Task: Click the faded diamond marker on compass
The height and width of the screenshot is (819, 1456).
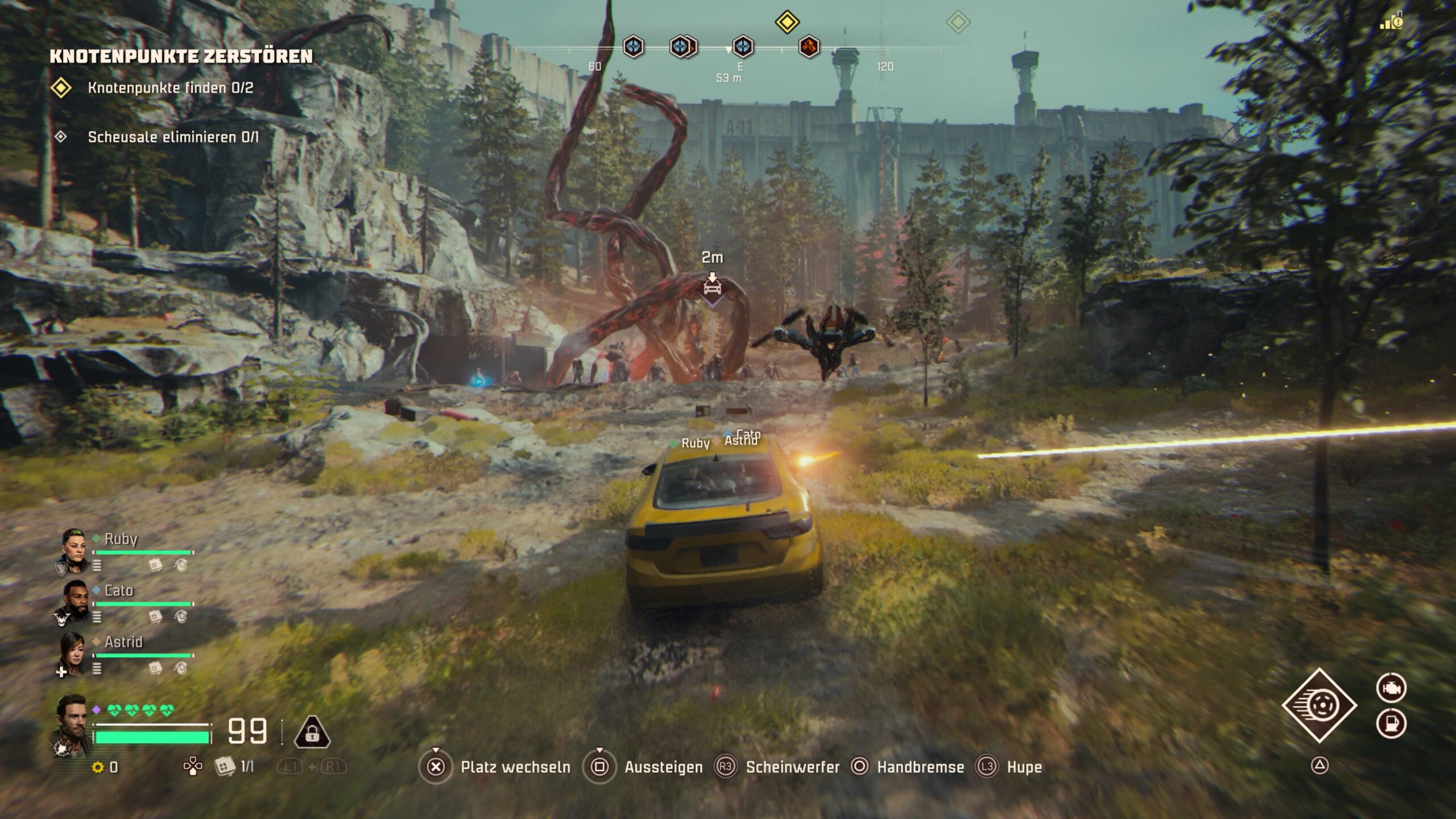Action: click(x=958, y=23)
